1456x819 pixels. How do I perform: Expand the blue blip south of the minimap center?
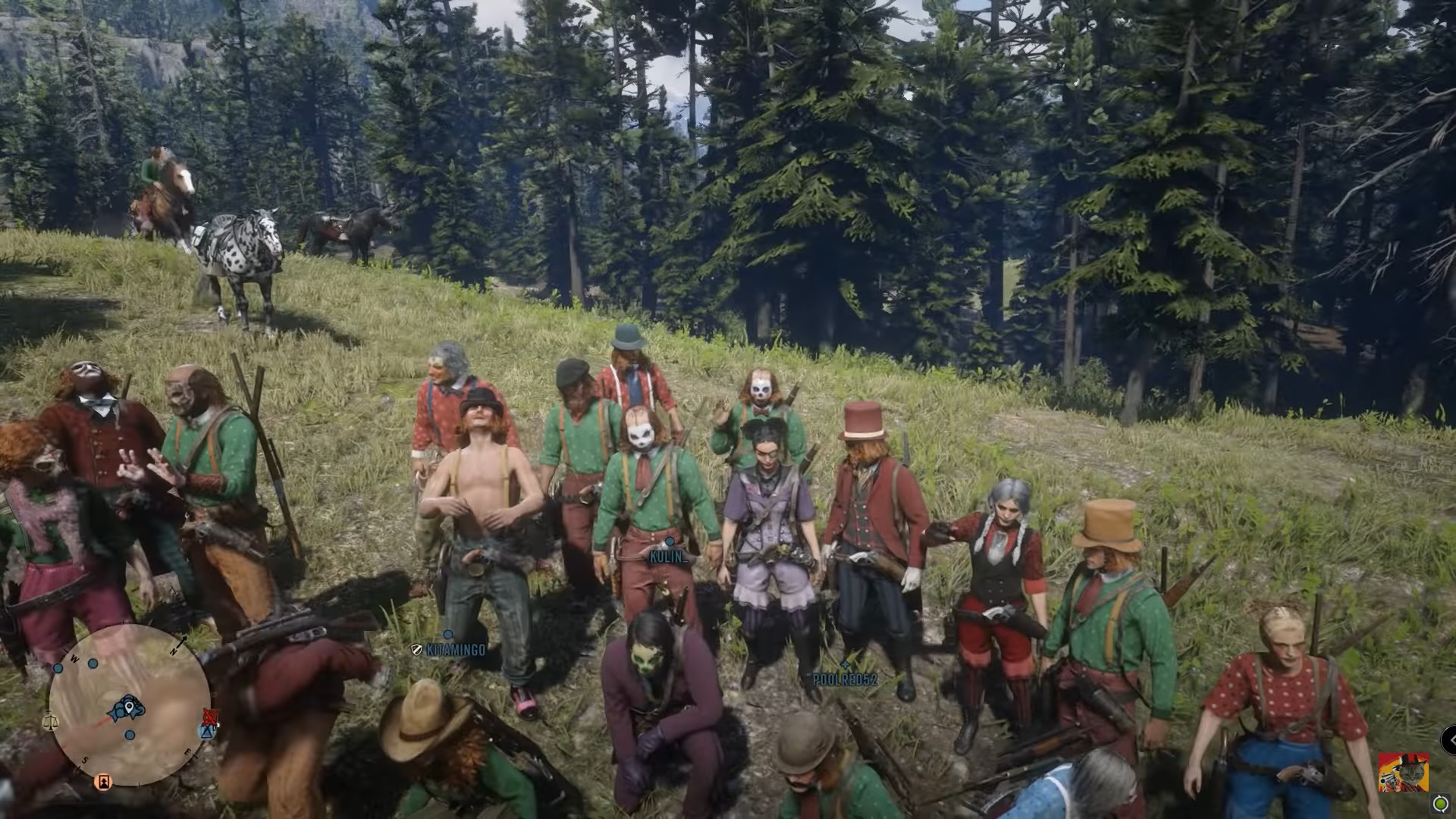click(x=130, y=734)
